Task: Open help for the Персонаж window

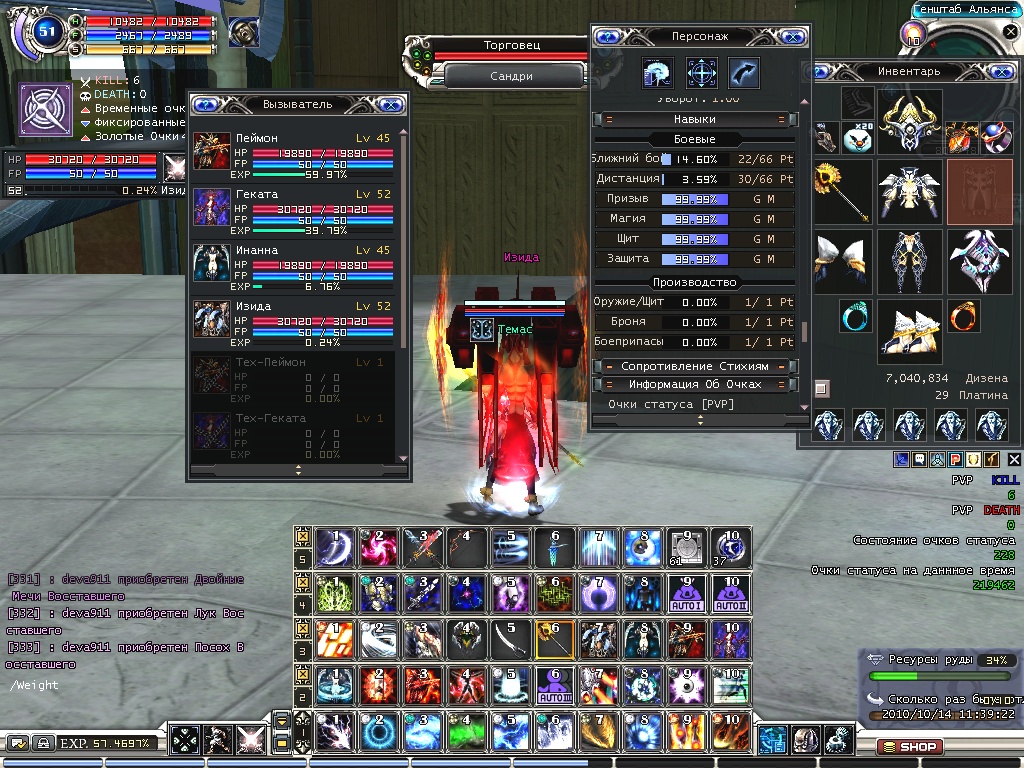Action: 607,36
